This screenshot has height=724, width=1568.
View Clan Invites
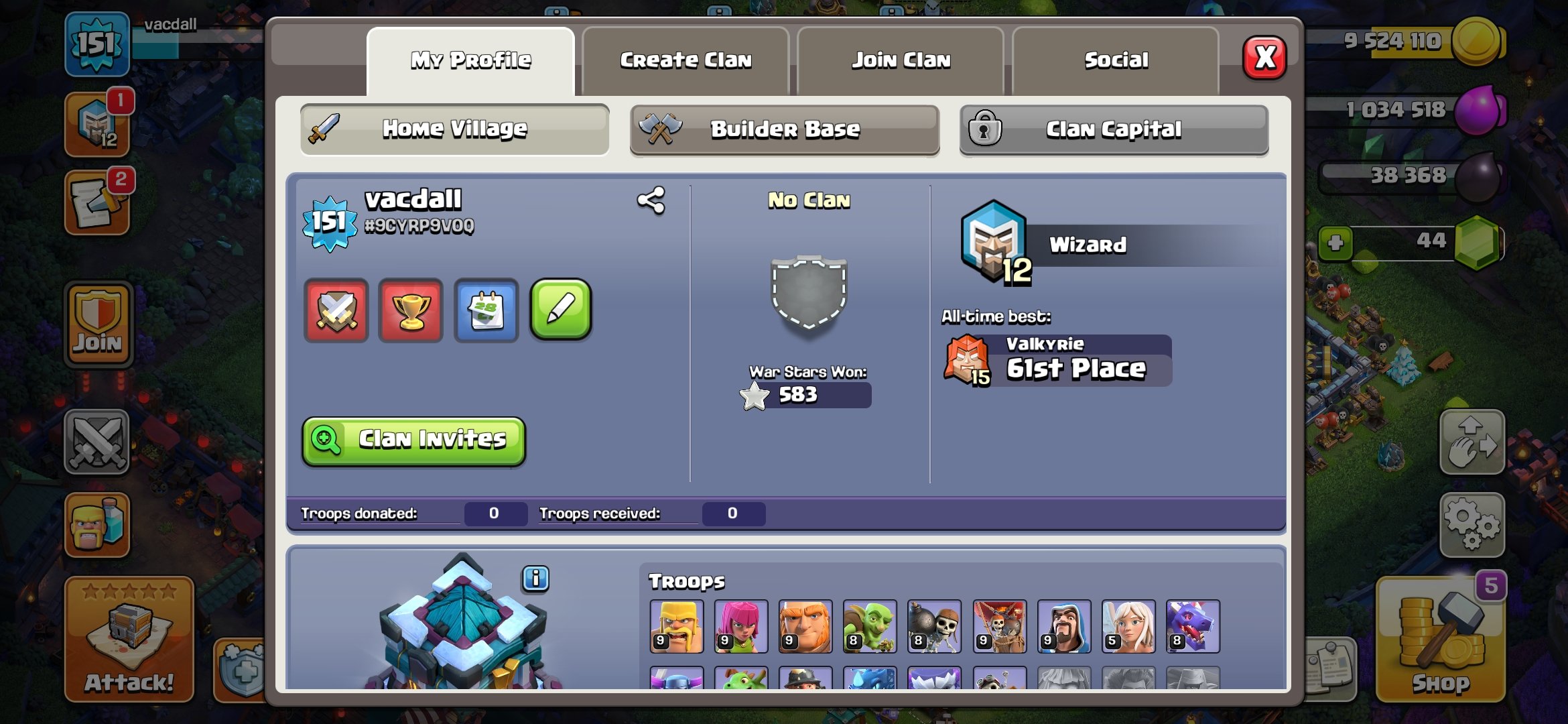(x=413, y=440)
